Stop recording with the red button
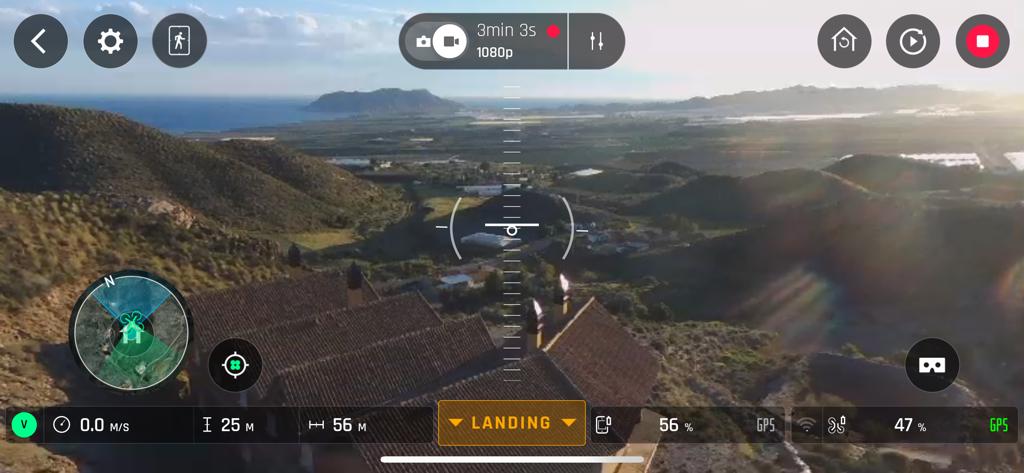The height and width of the screenshot is (473, 1024). (x=982, y=41)
